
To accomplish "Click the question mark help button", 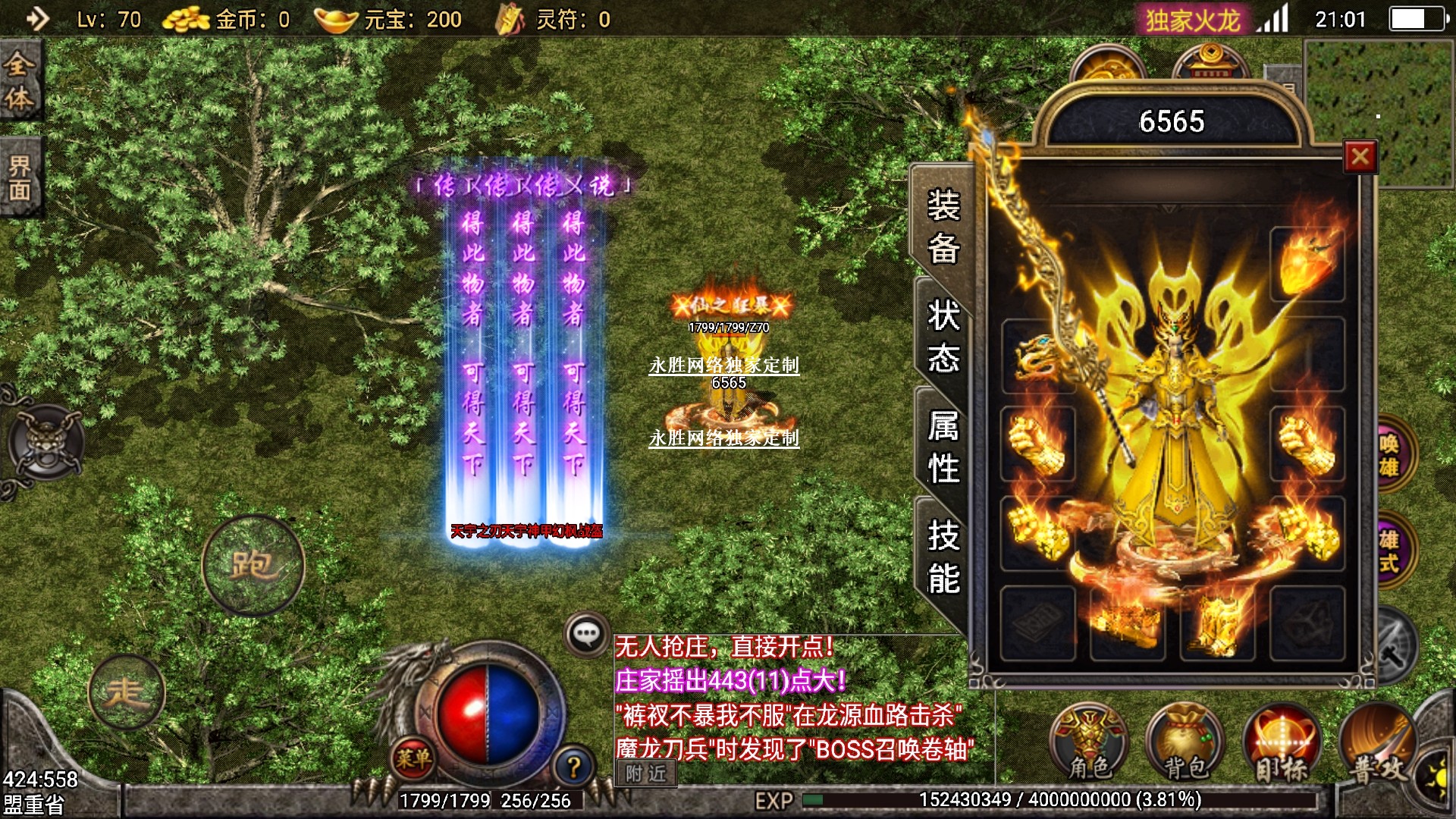I will [574, 767].
